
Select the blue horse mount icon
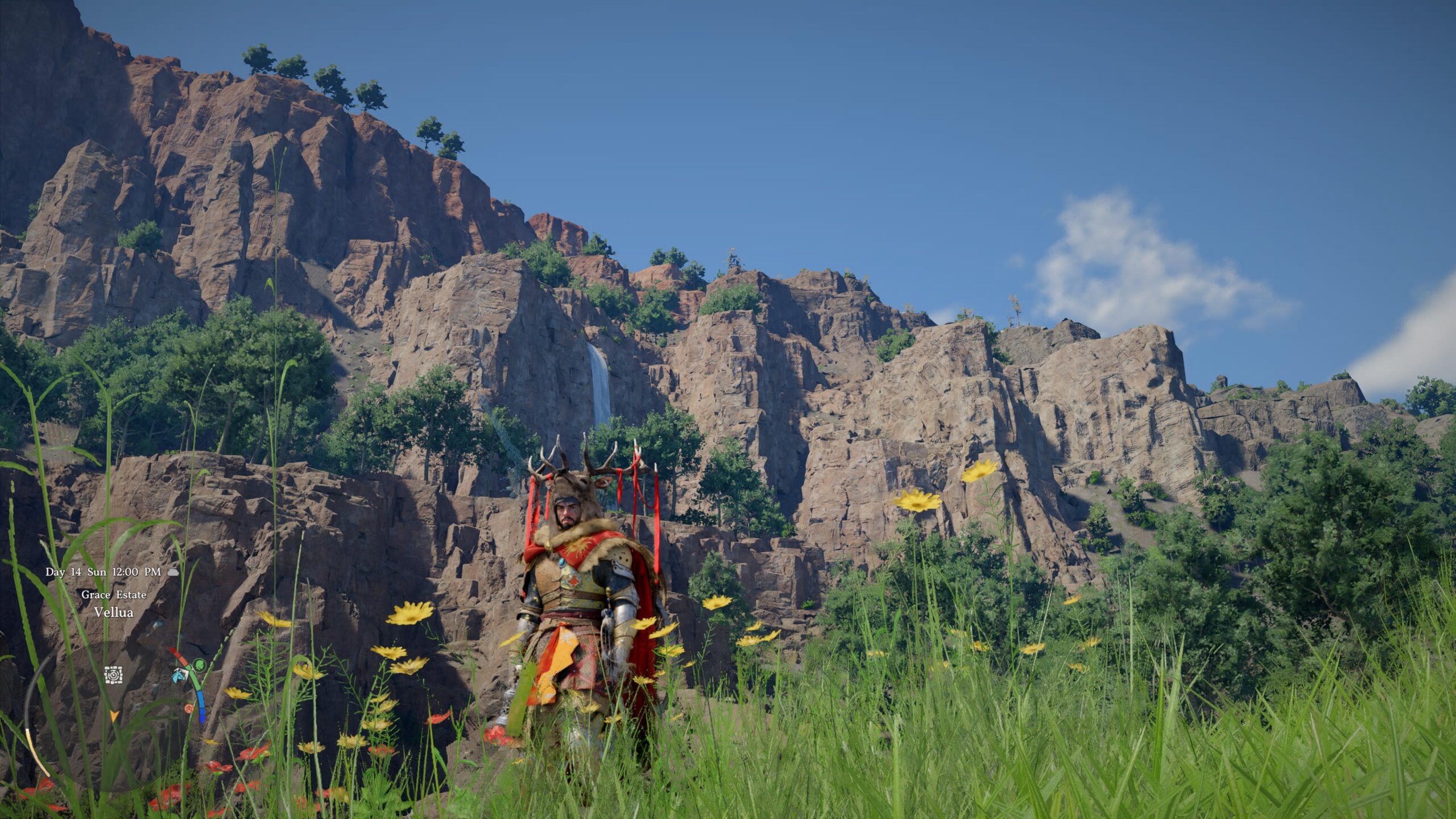coord(180,675)
